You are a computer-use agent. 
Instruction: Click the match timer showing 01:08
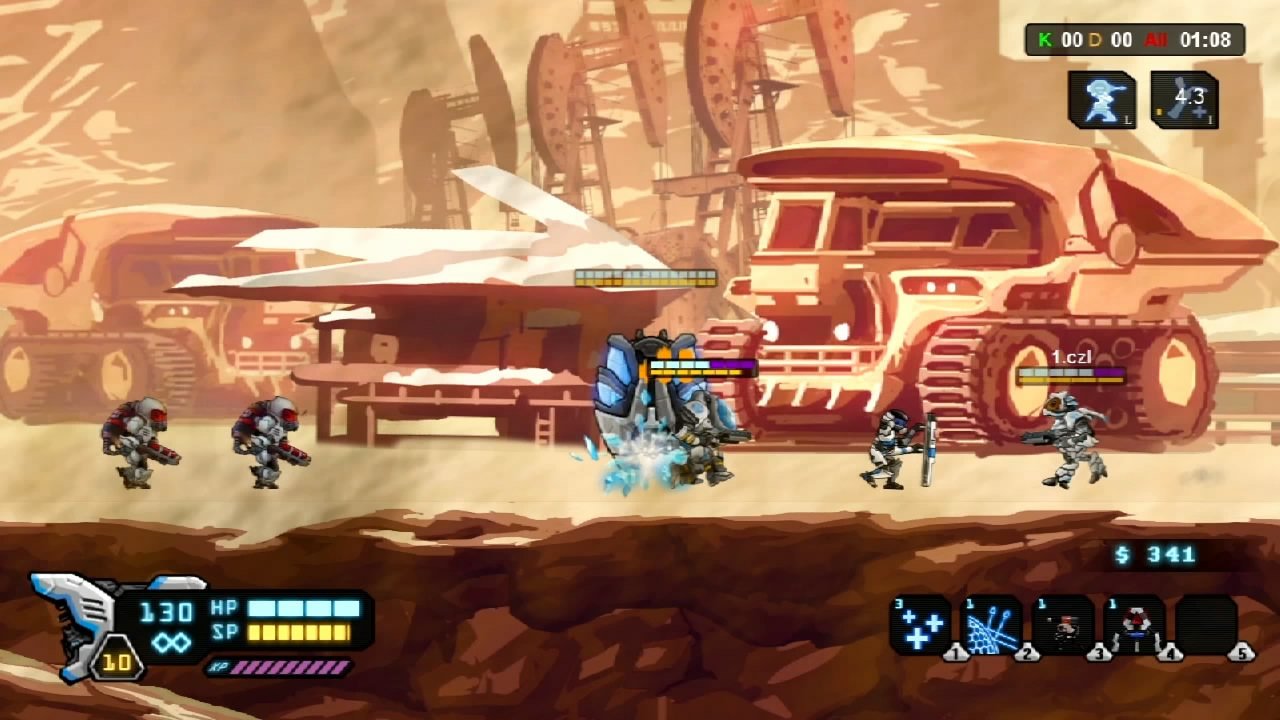pos(1205,41)
